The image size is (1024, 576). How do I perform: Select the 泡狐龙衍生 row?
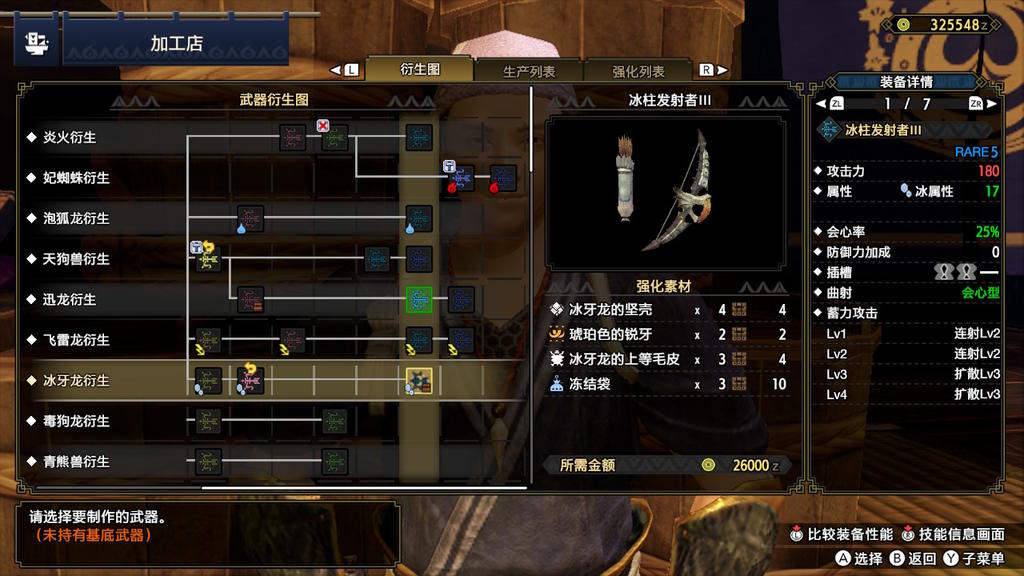tap(76, 218)
